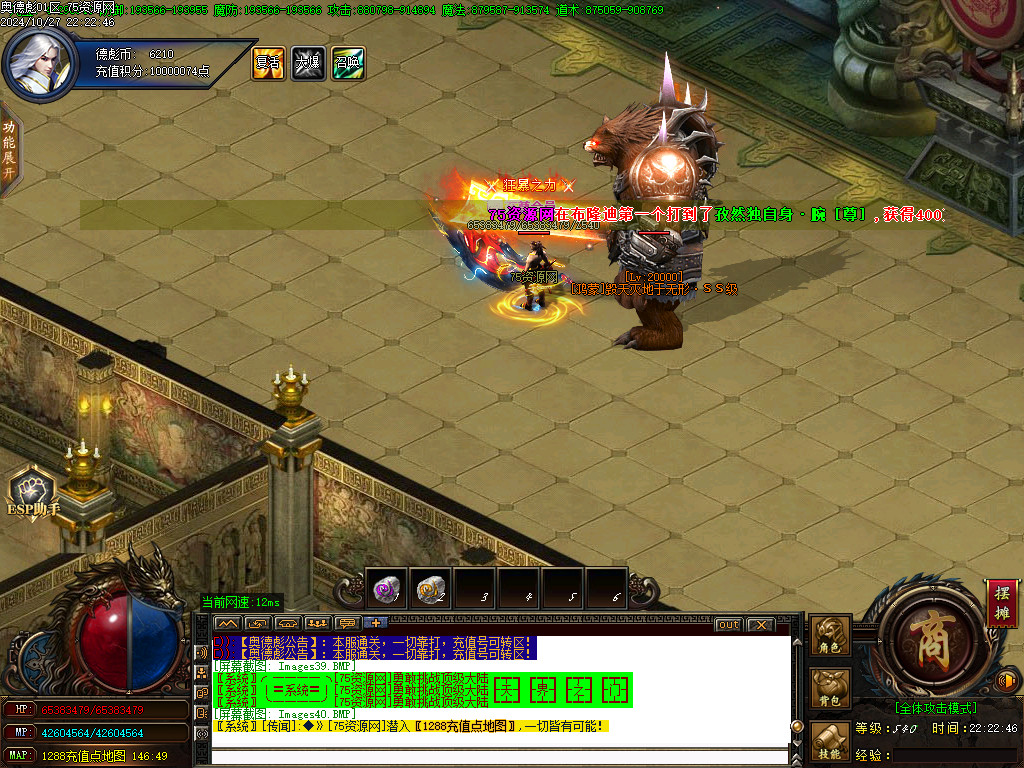
Task: Toggle the sound speaker icon
Action: (1006, 681)
